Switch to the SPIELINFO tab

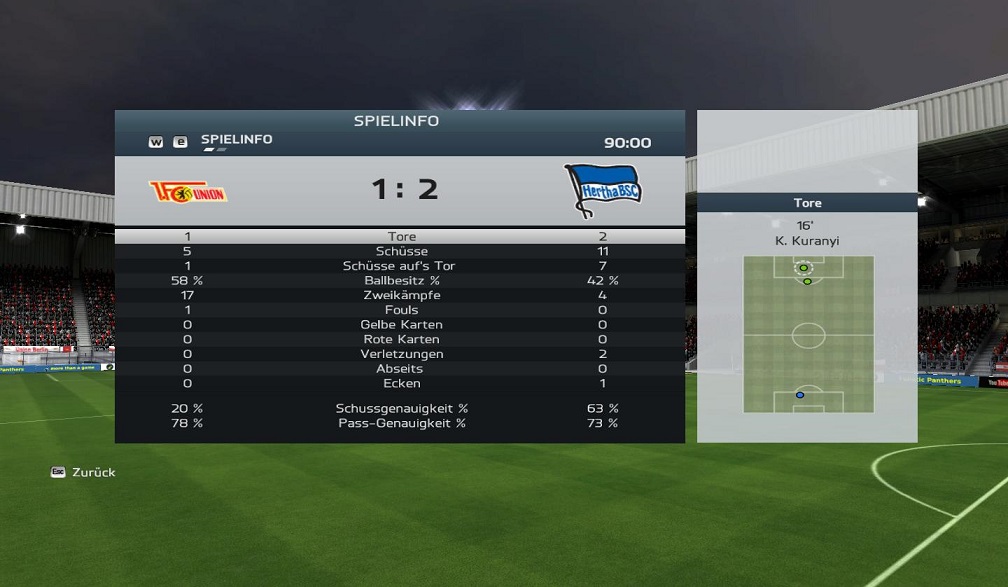(x=236, y=140)
